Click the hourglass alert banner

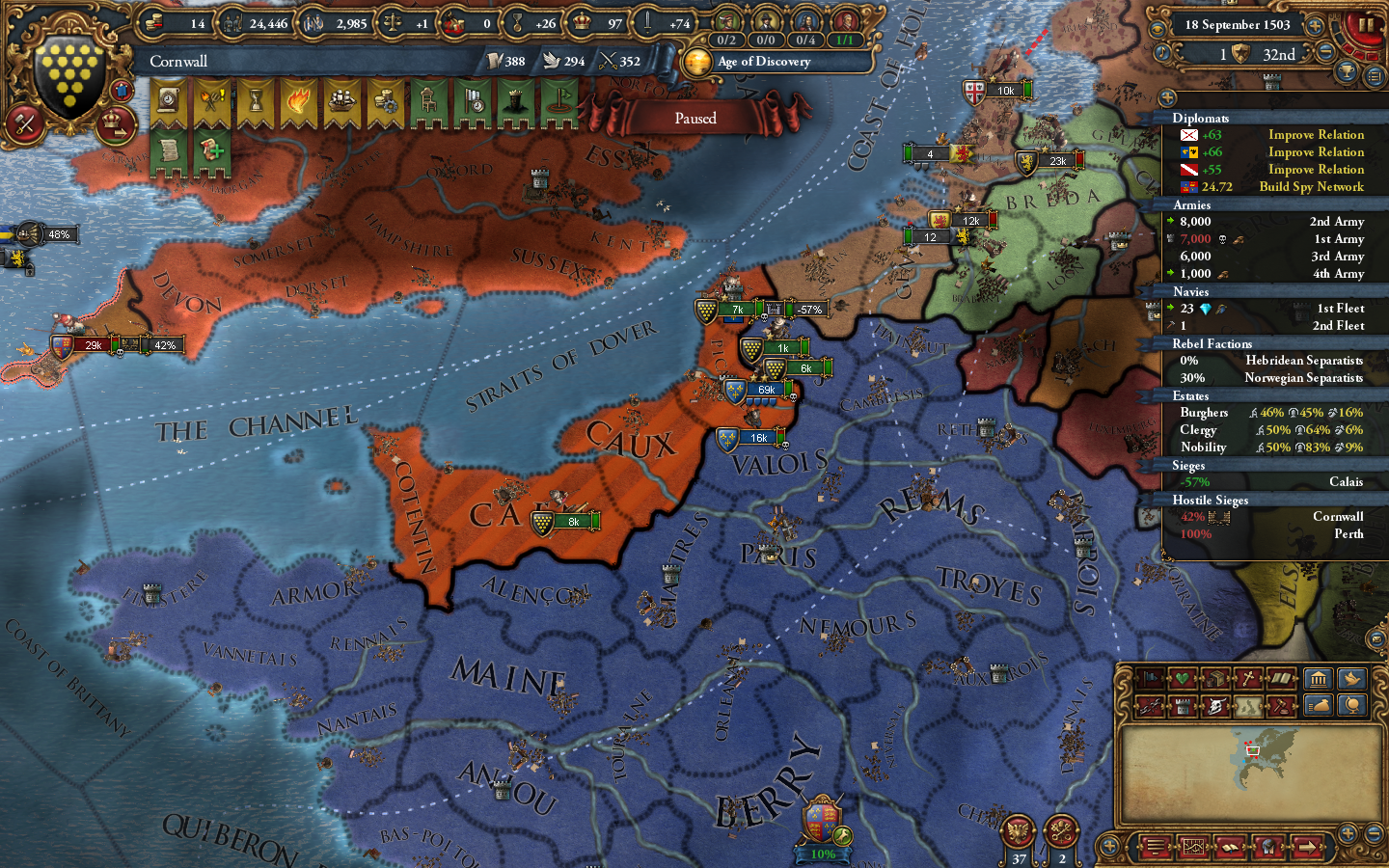pyautogui.click(x=255, y=101)
